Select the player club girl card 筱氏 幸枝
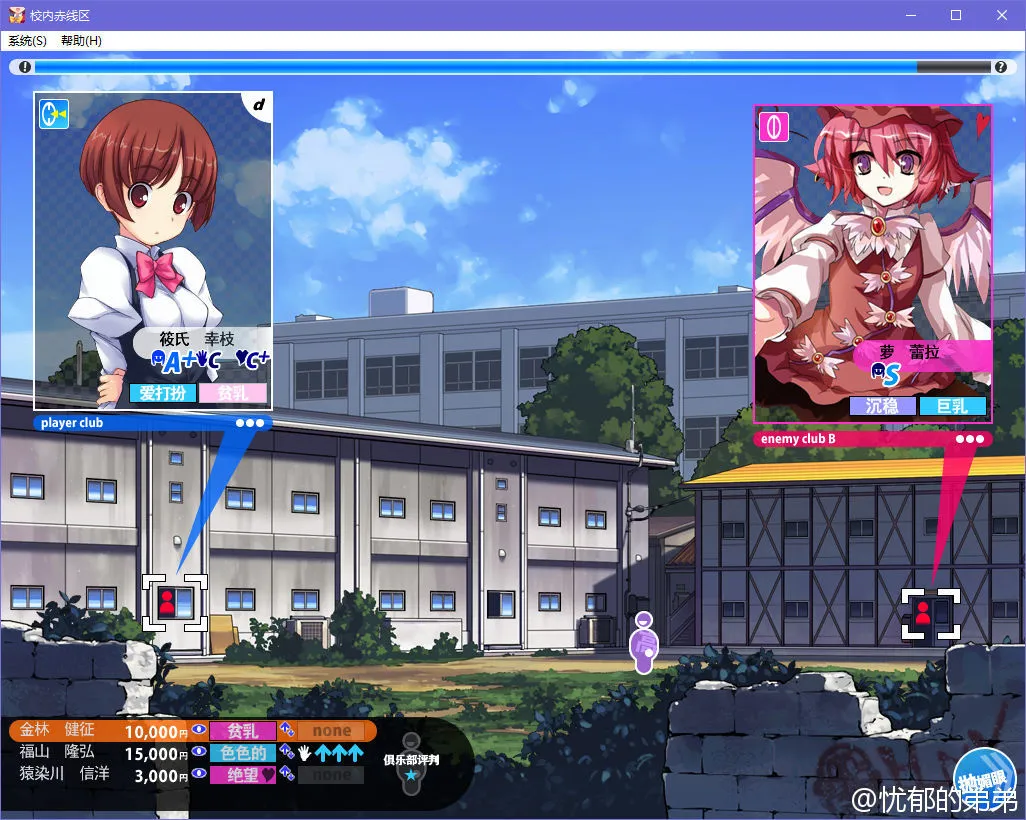The height and width of the screenshot is (820, 1026). click(x=153, y=250)
